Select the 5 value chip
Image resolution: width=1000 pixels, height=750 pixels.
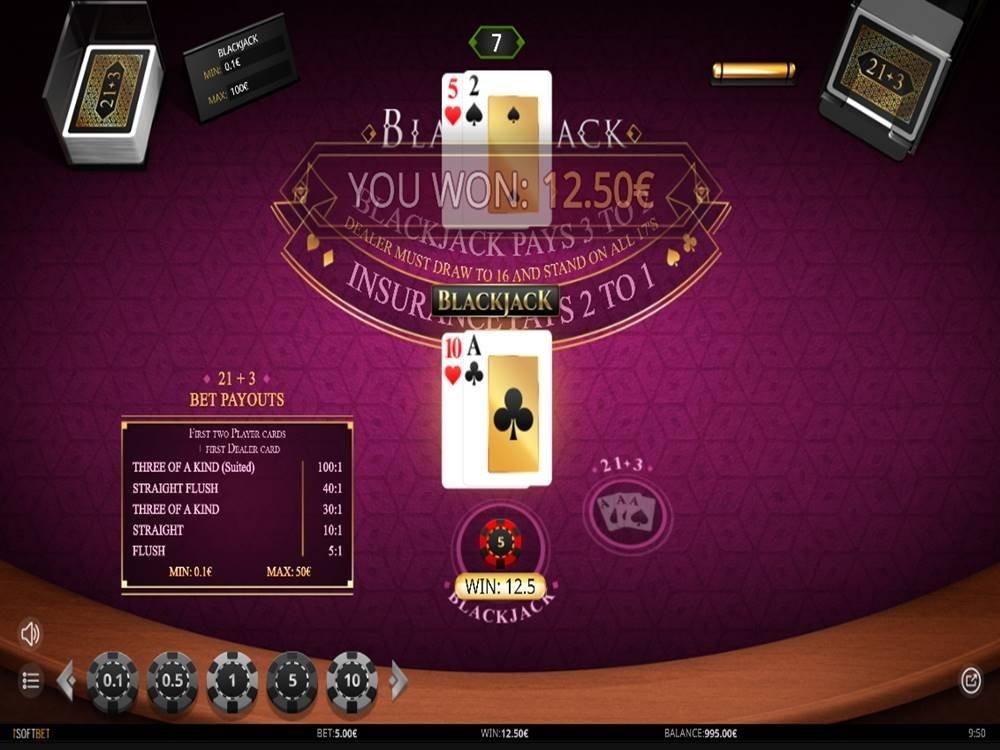pyautogui.click(x=292, y=682)
